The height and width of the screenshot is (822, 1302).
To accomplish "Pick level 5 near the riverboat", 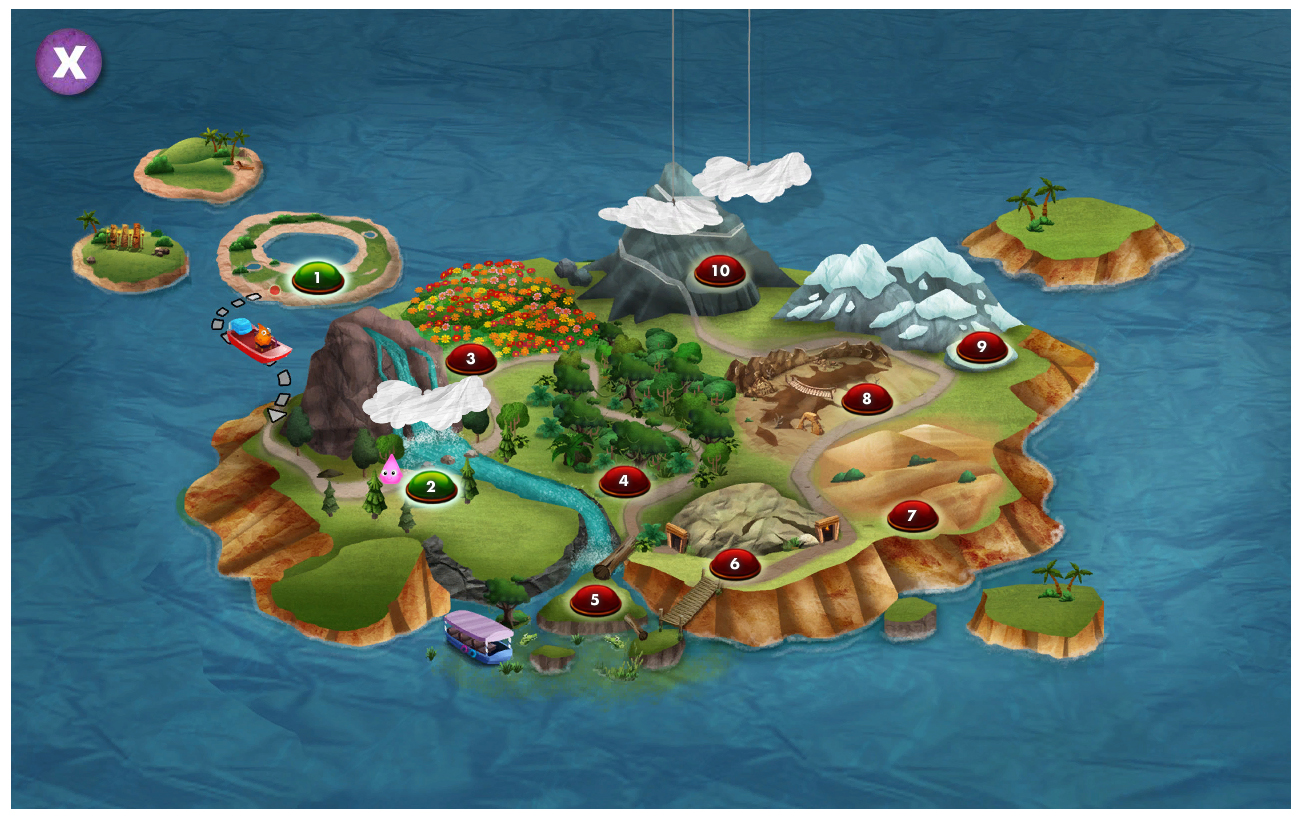I will tap(595, 600).
